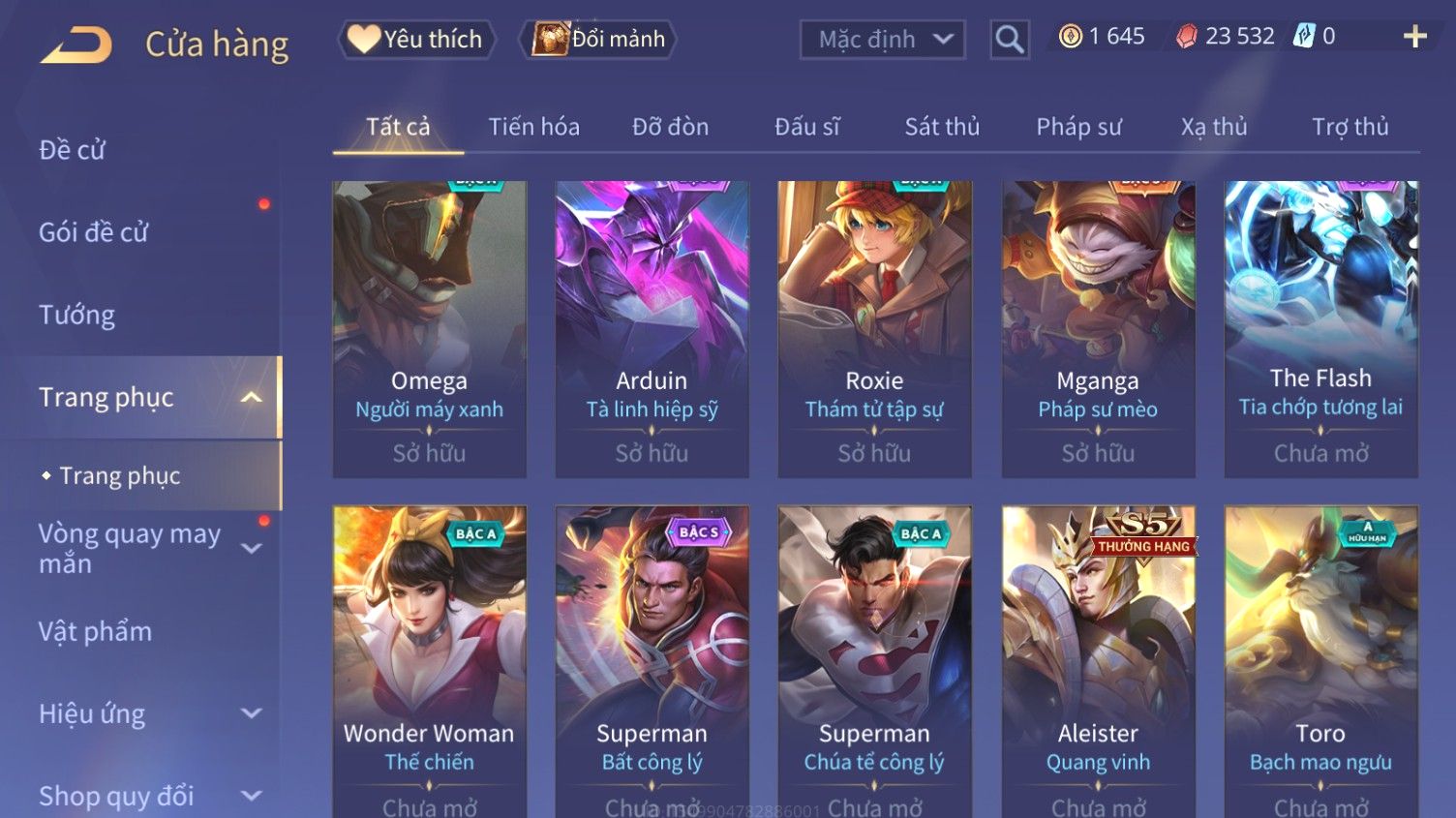This screenshot has width=1456, height=818.
Task: Open the Yêu thích favorites list
Action: point(416,40)
